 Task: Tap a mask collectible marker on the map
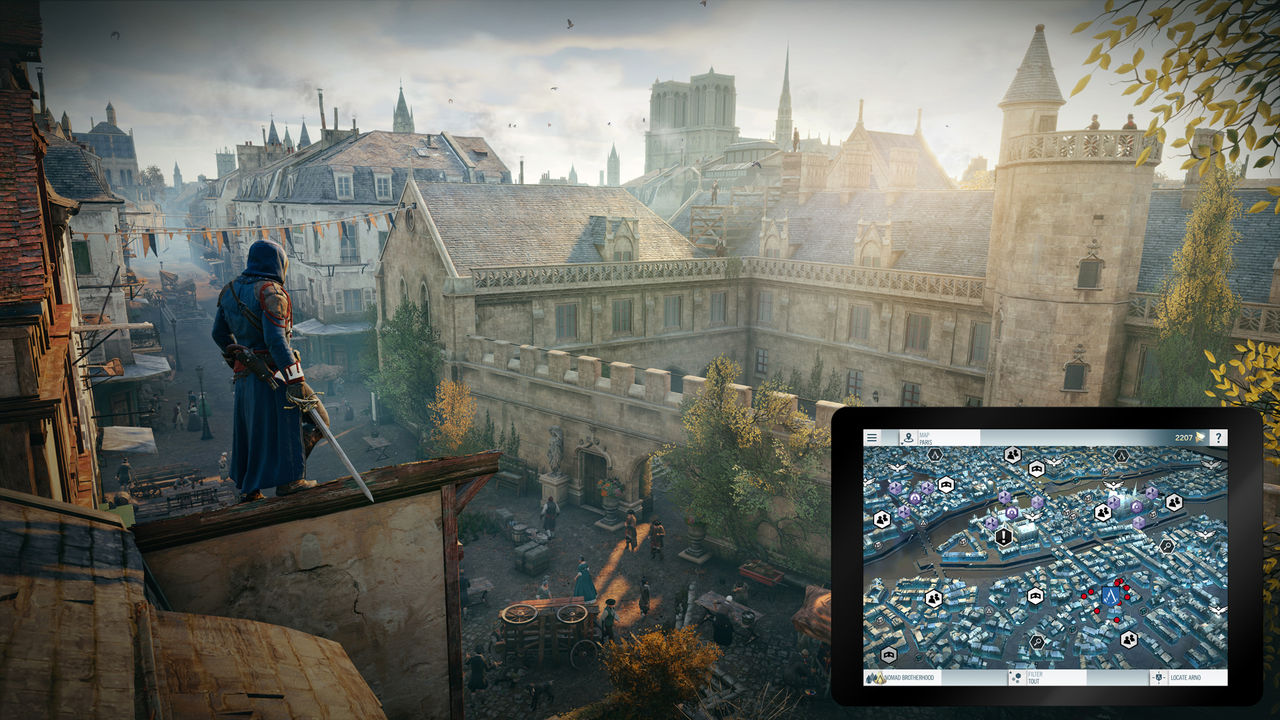pos(1035,468)
